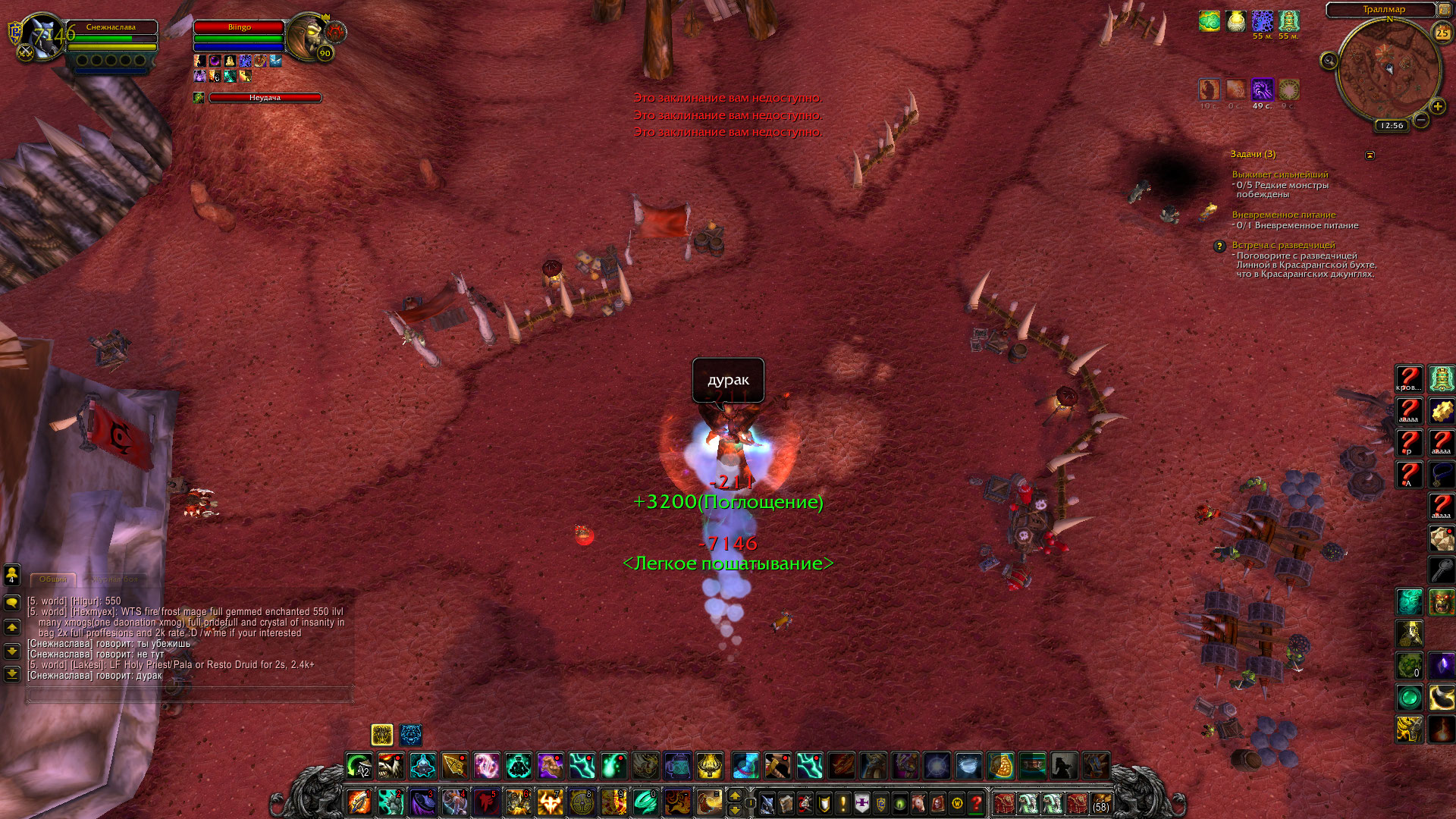Click the purple claw debuff icon
1456x819 pixels.
point(1262,89)
